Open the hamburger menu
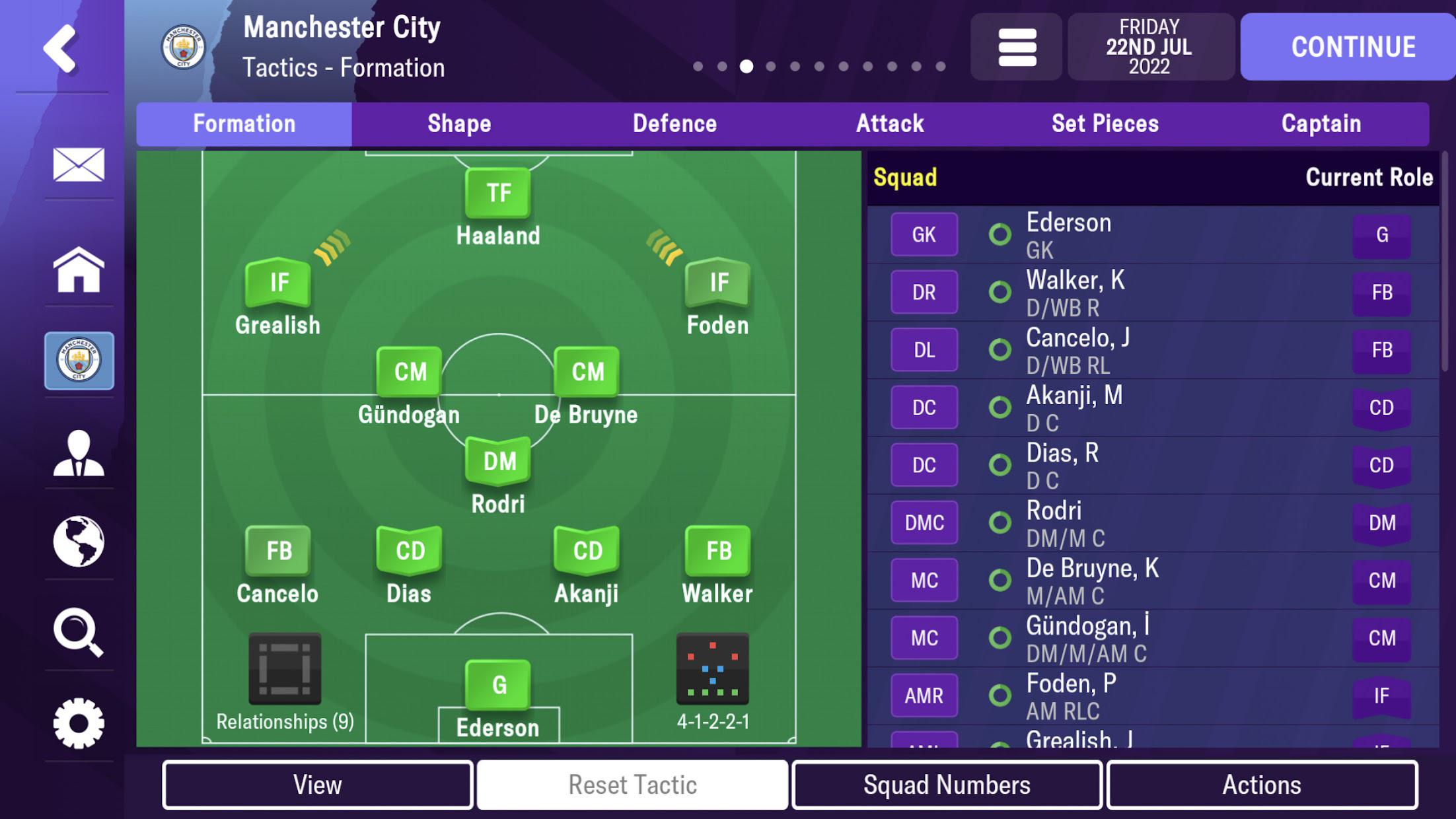Image resolution: width=1456 pixels, height=819 pixels. pyautogui.click(x=1017, y=47)
